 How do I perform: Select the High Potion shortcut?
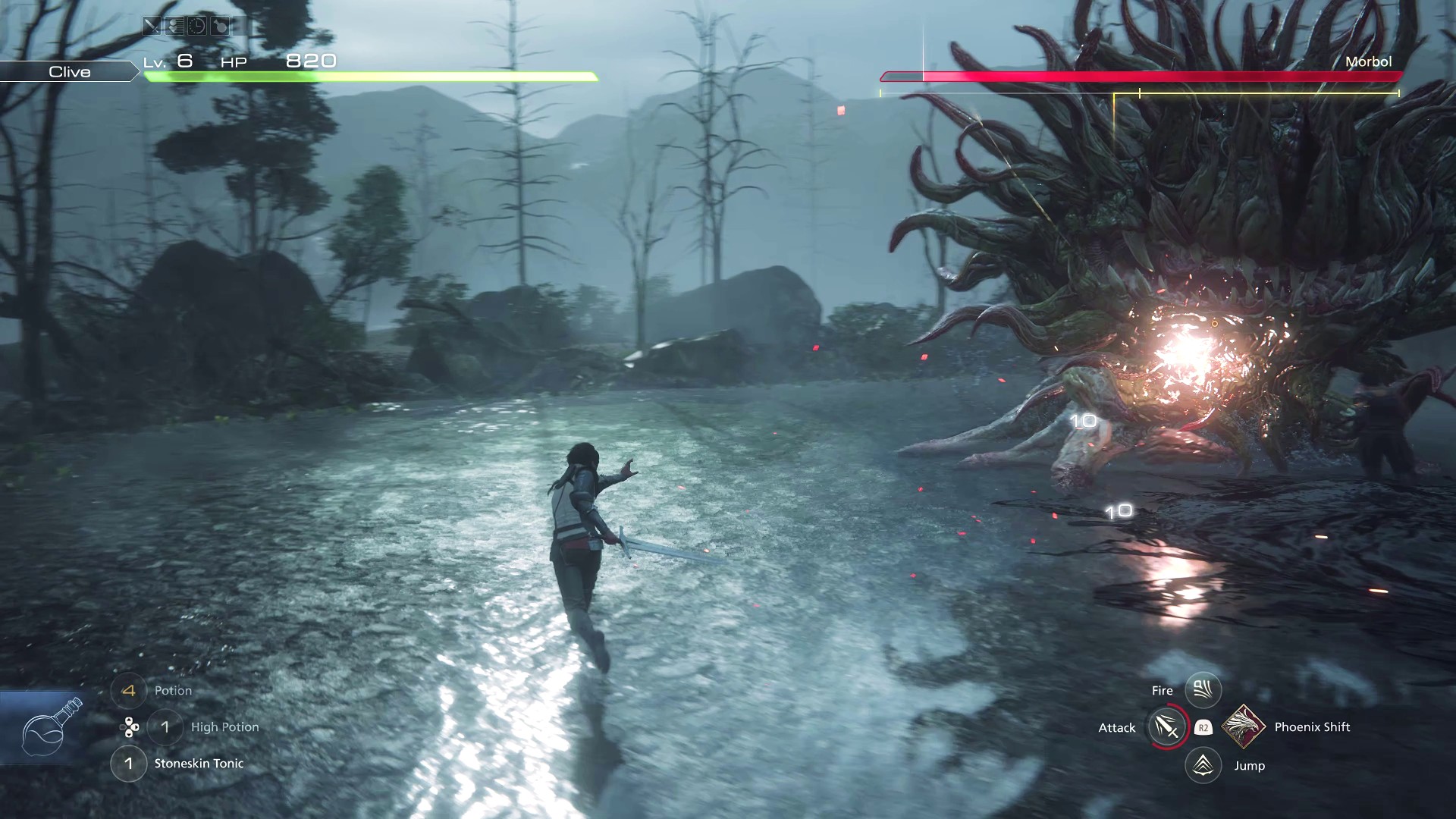(165, 727)
